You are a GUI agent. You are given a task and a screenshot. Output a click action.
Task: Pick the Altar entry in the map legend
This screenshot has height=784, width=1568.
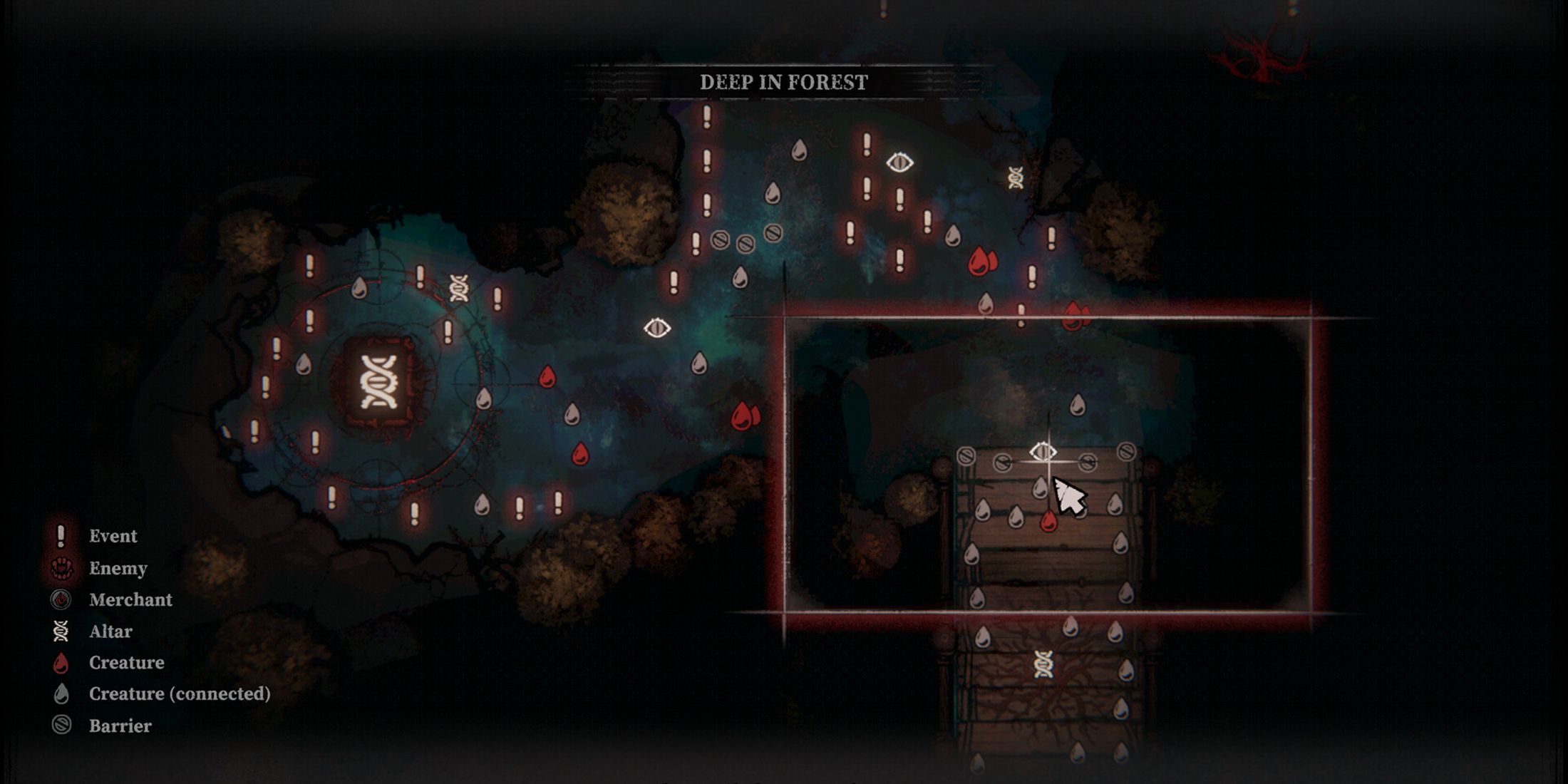110,631
